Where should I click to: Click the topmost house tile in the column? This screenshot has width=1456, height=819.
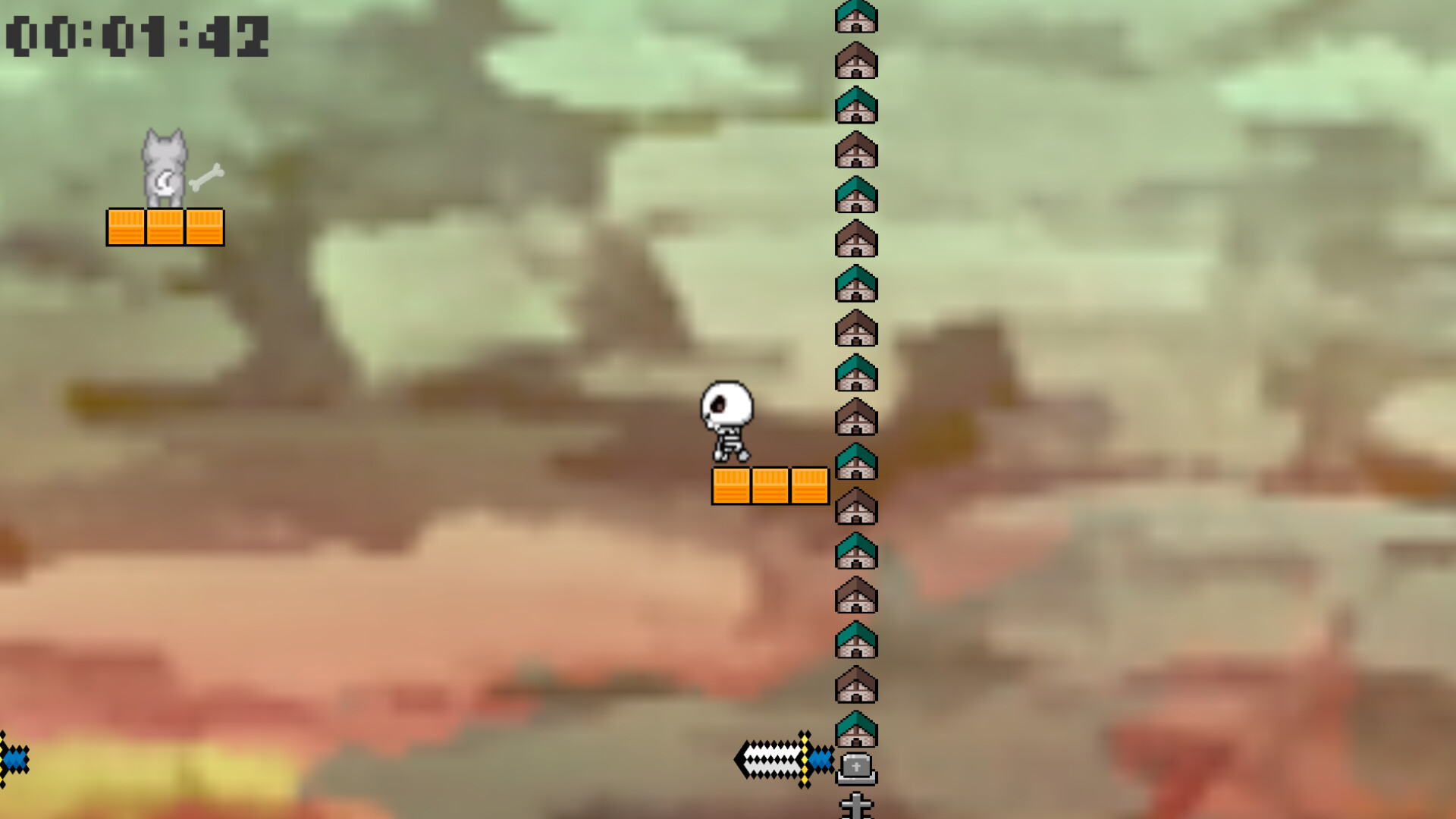click(857, 17)
